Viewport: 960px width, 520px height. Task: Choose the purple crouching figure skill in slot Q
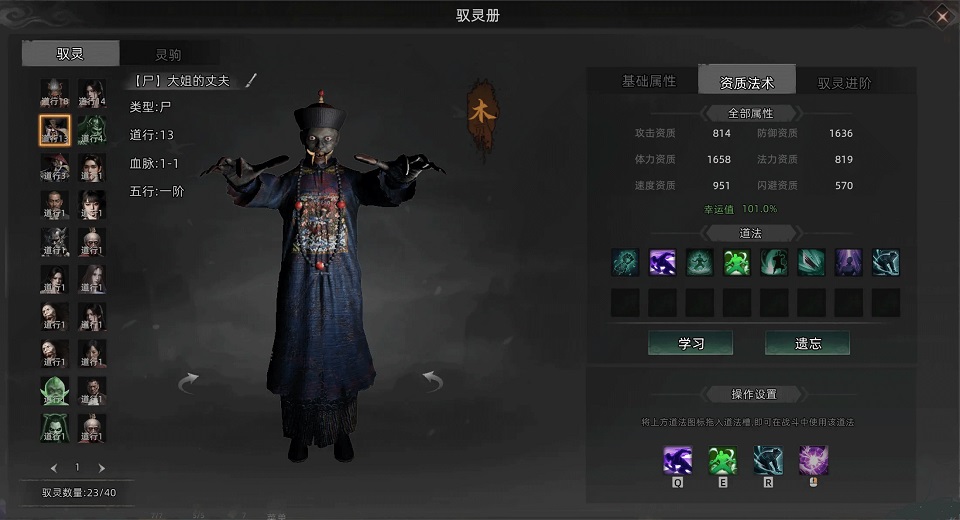click(x=678, y=461)
